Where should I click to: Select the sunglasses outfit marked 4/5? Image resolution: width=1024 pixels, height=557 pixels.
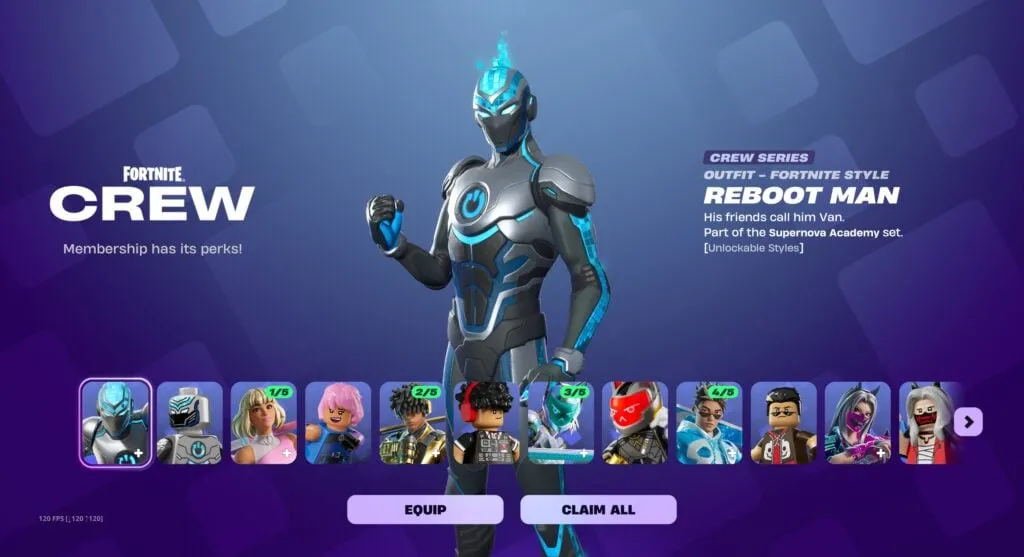[x=709, y=423]
